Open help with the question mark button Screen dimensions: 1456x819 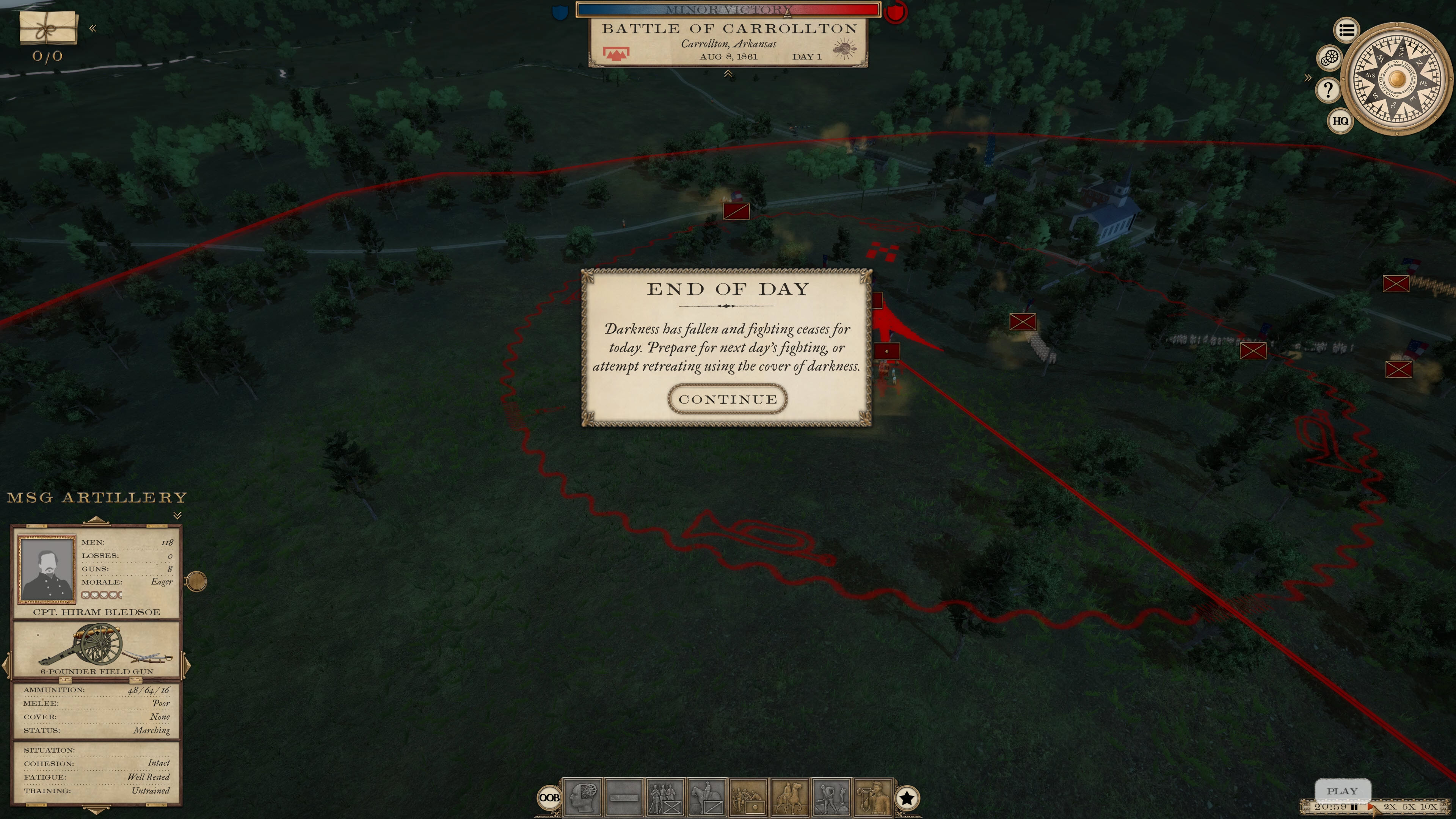(1328, 89)
